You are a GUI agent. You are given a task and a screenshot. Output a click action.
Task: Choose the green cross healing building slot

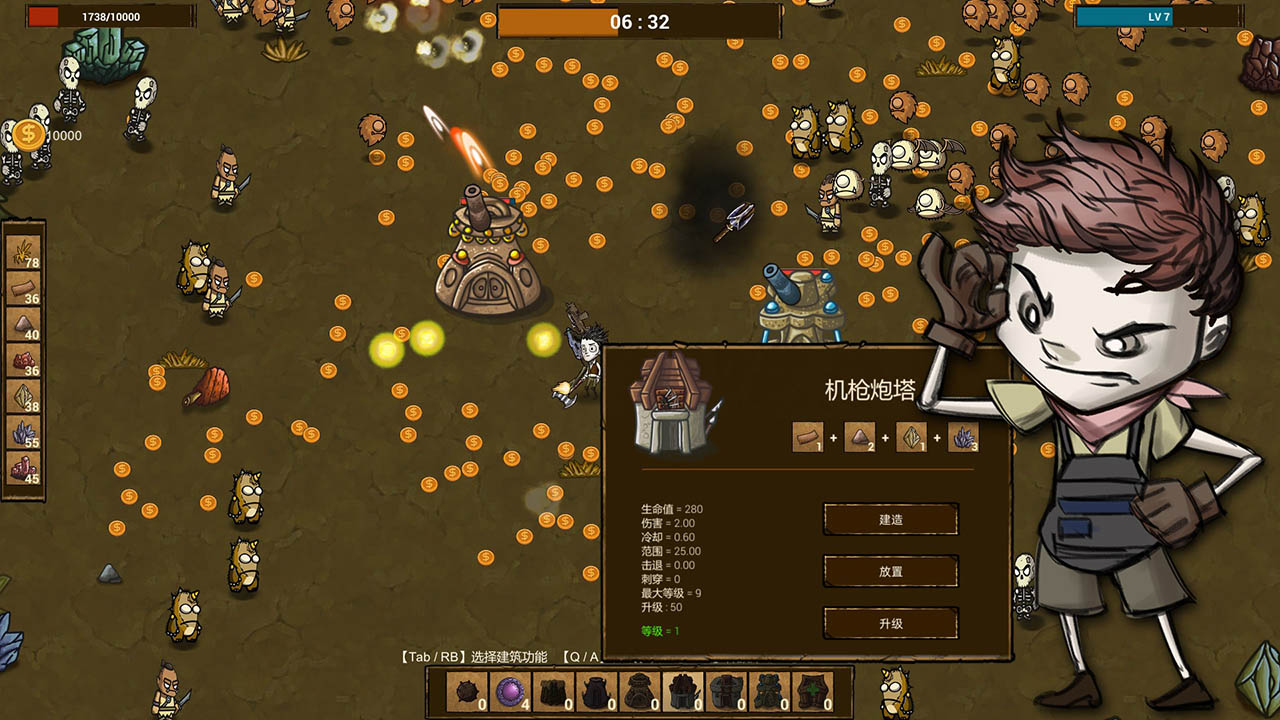[812, 692]
